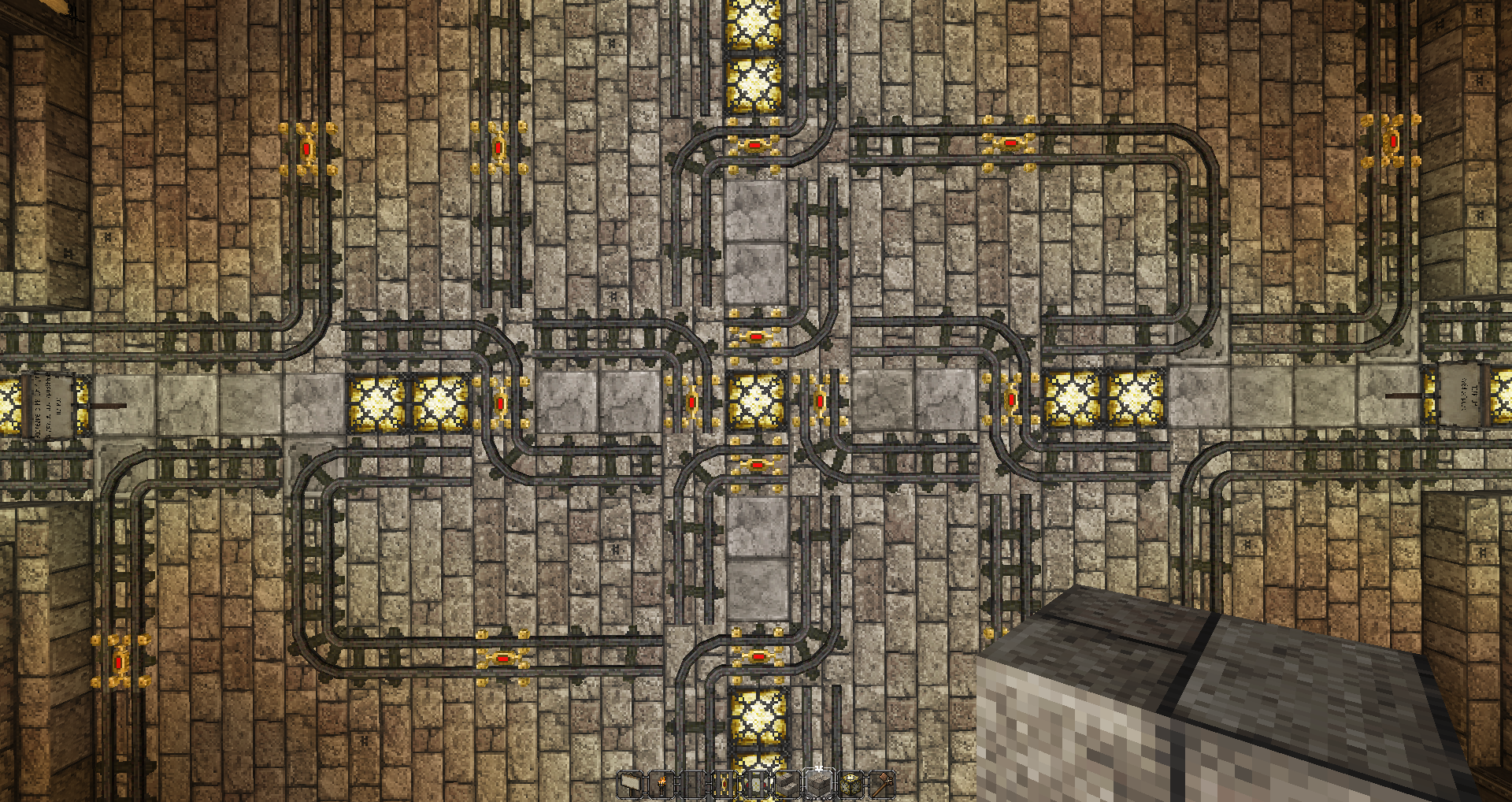The height and width of the screenshot is (802, 1512).
Task: Select the powered rail with red gem
Action: click(x=724, y=785)
